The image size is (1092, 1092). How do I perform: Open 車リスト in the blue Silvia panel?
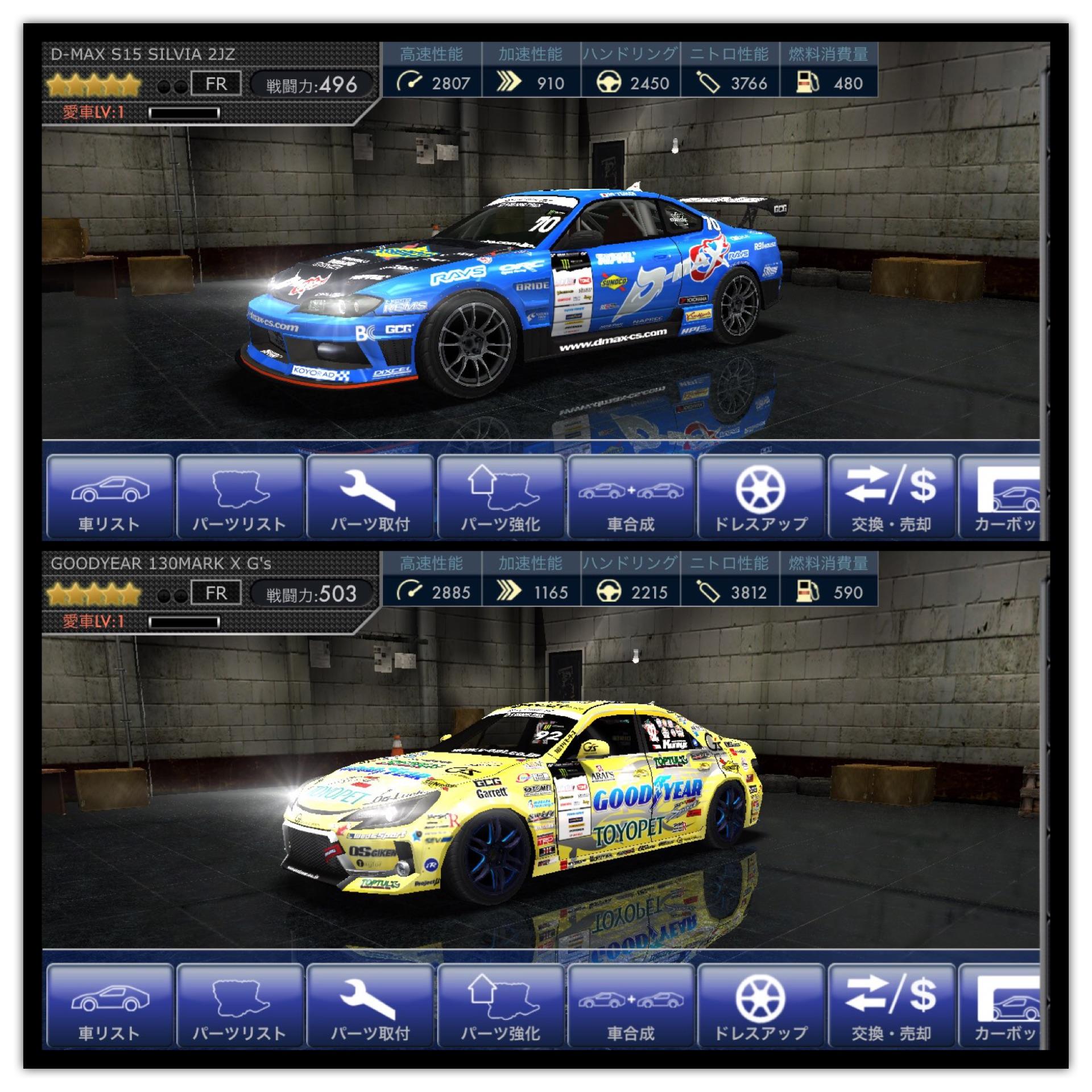click(109, 497)
